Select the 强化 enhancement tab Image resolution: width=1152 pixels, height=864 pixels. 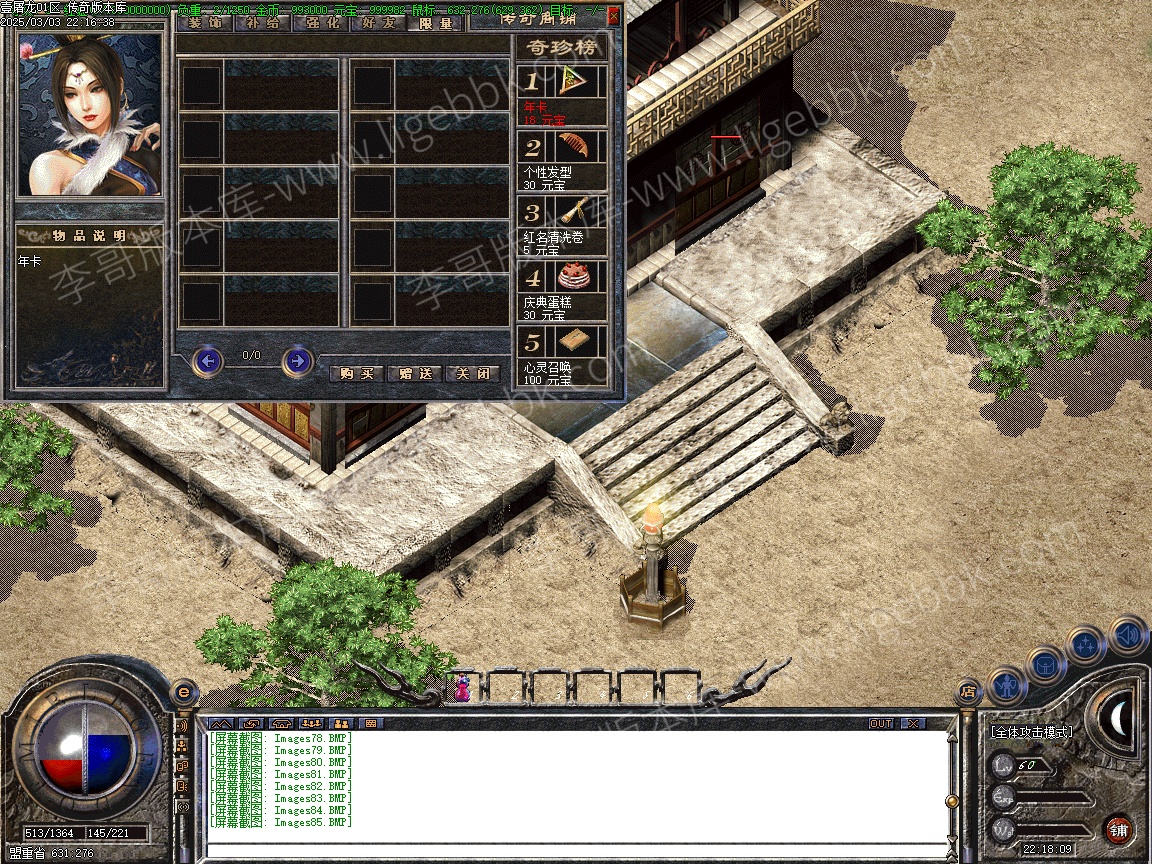pyautogui.click(x=320, y=22)
